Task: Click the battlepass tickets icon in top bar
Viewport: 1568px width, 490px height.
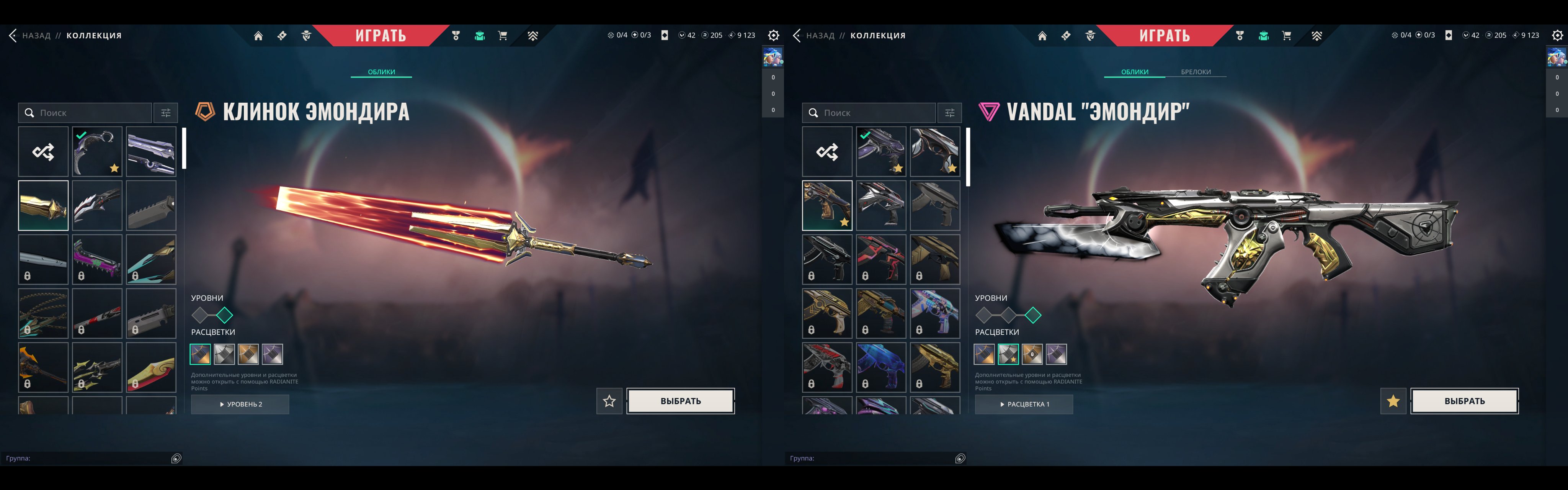Action: 281,35
